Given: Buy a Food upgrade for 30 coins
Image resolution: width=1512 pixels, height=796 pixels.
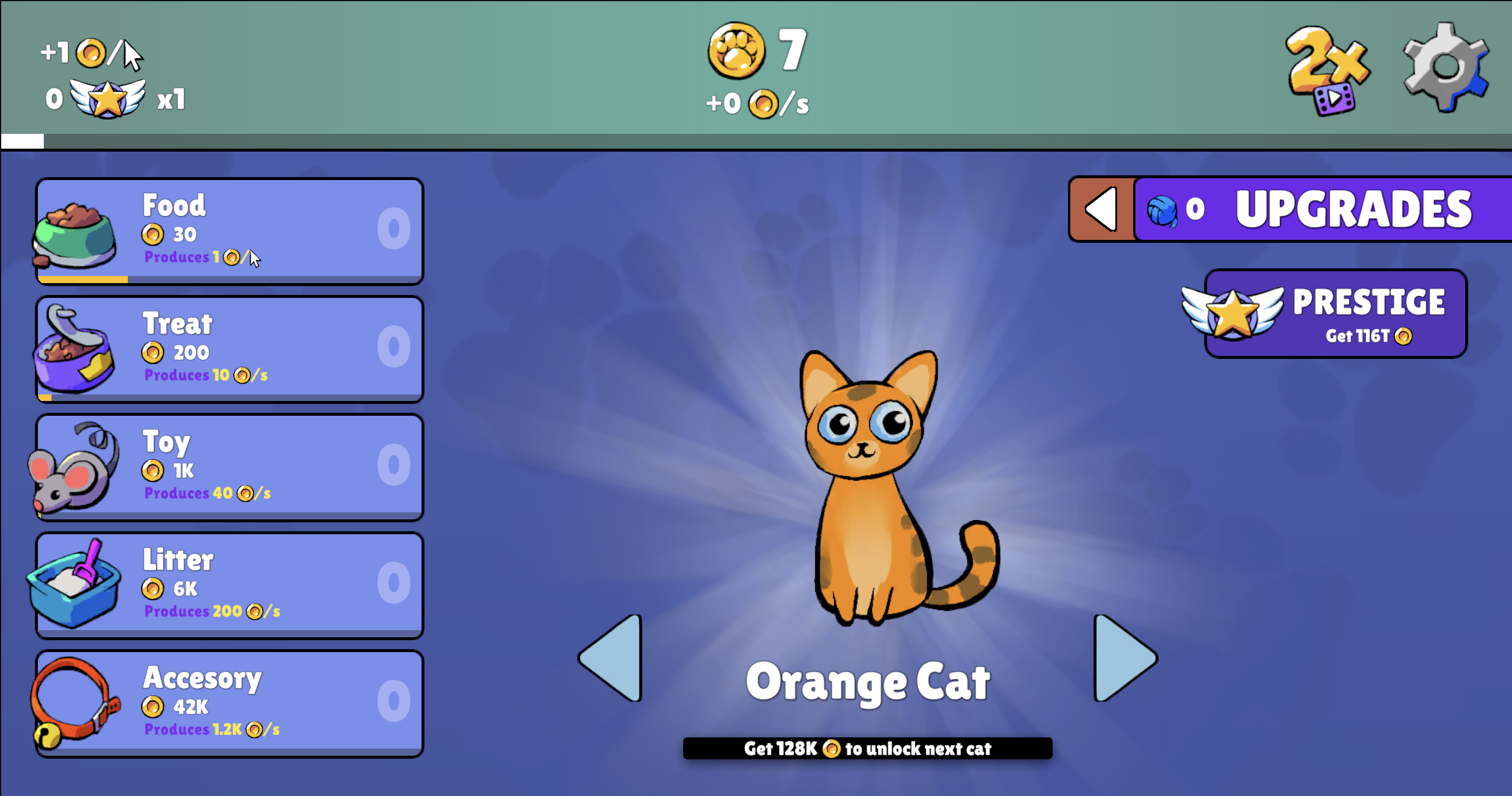Looking at the screenshot, I should 230,230.
